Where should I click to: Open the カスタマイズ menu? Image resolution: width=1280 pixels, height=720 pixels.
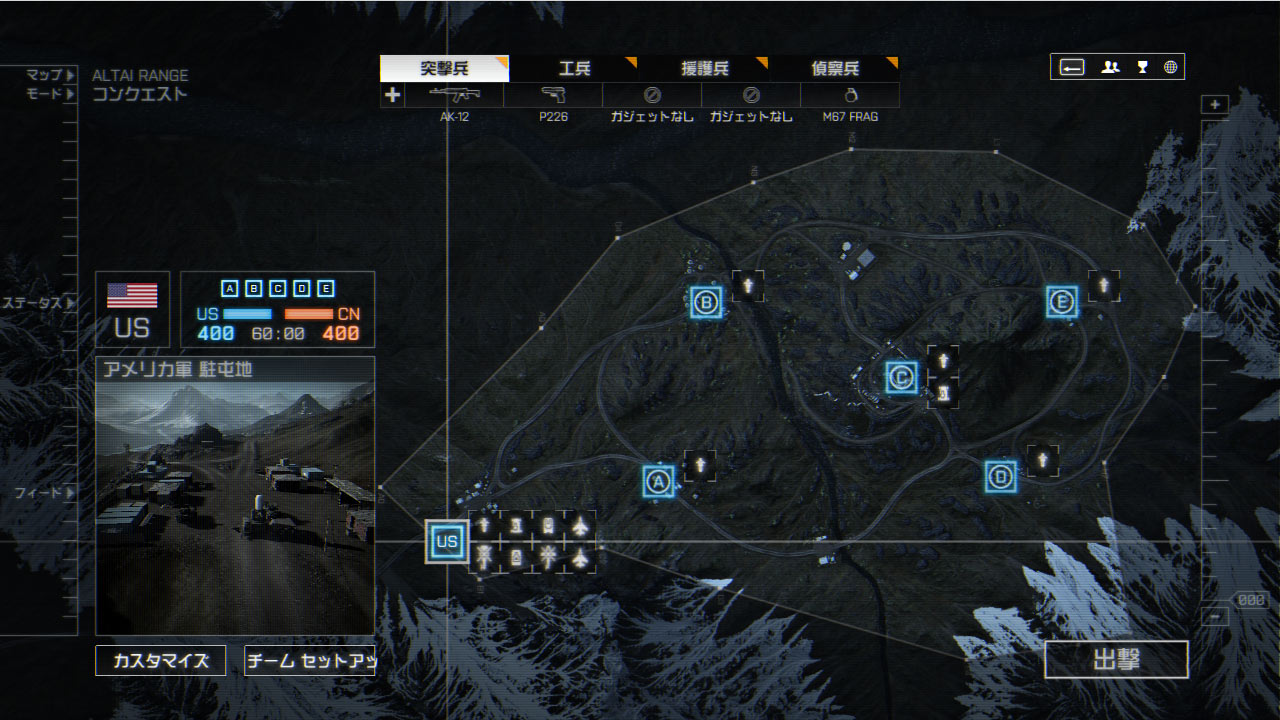point(161,660)
